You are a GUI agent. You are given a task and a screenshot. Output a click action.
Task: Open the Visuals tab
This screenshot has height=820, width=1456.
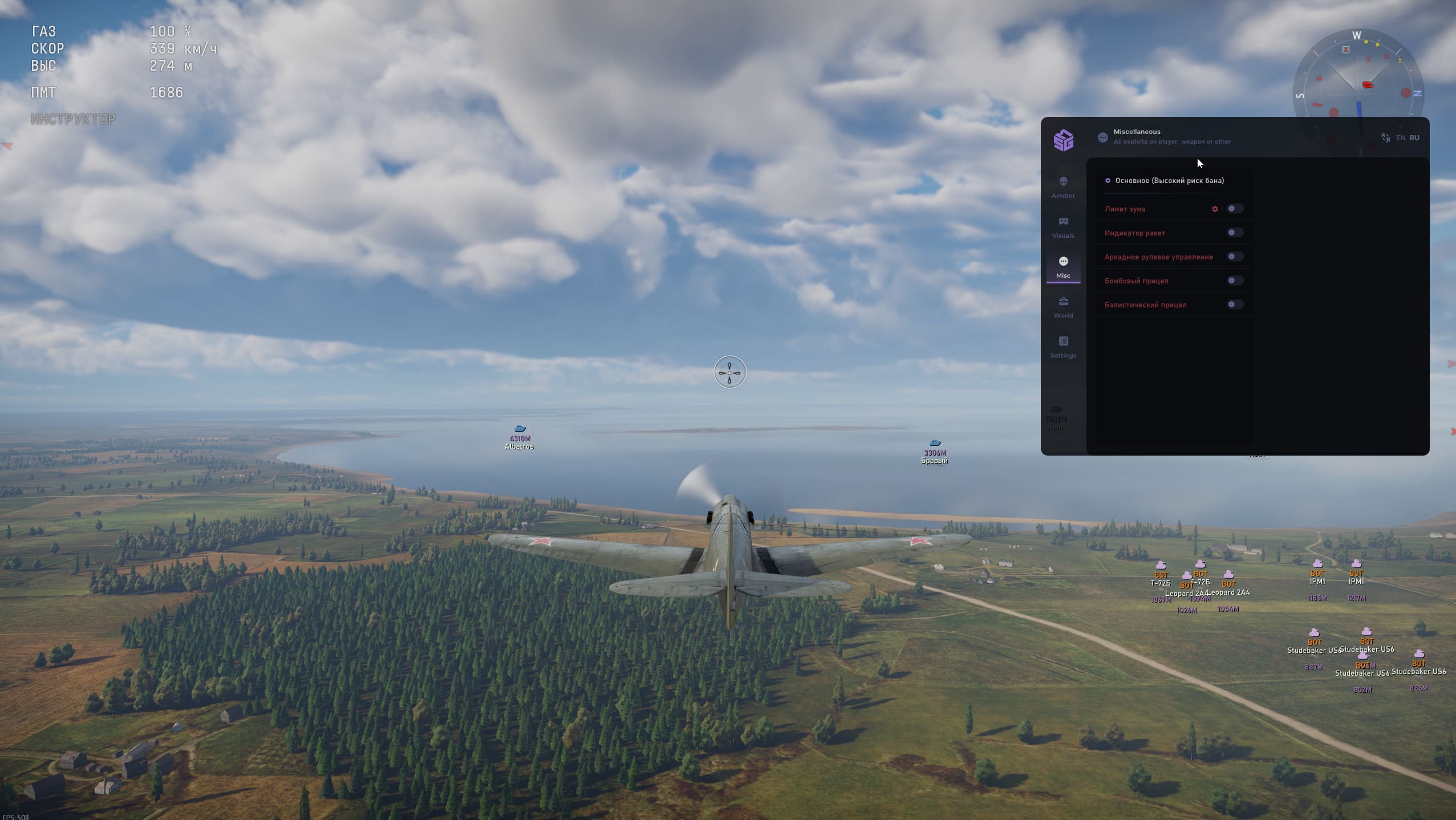coord(1063,227)
